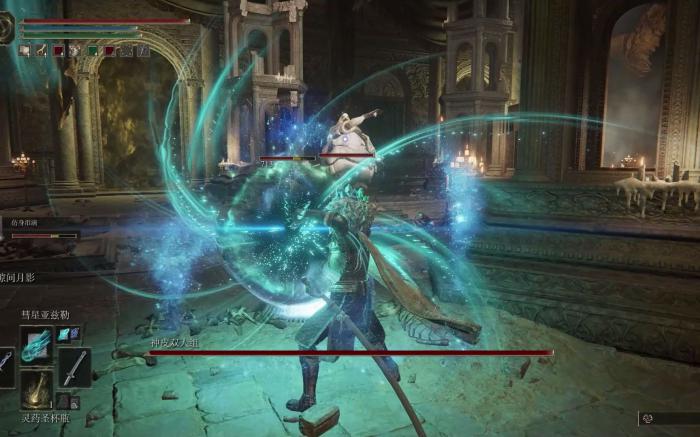Image resolution: width=700 pixels, height=437 pixels.
Task: Select the right-hand sword weapon slot
Action: pyautogui.click(x=74, y=366)
